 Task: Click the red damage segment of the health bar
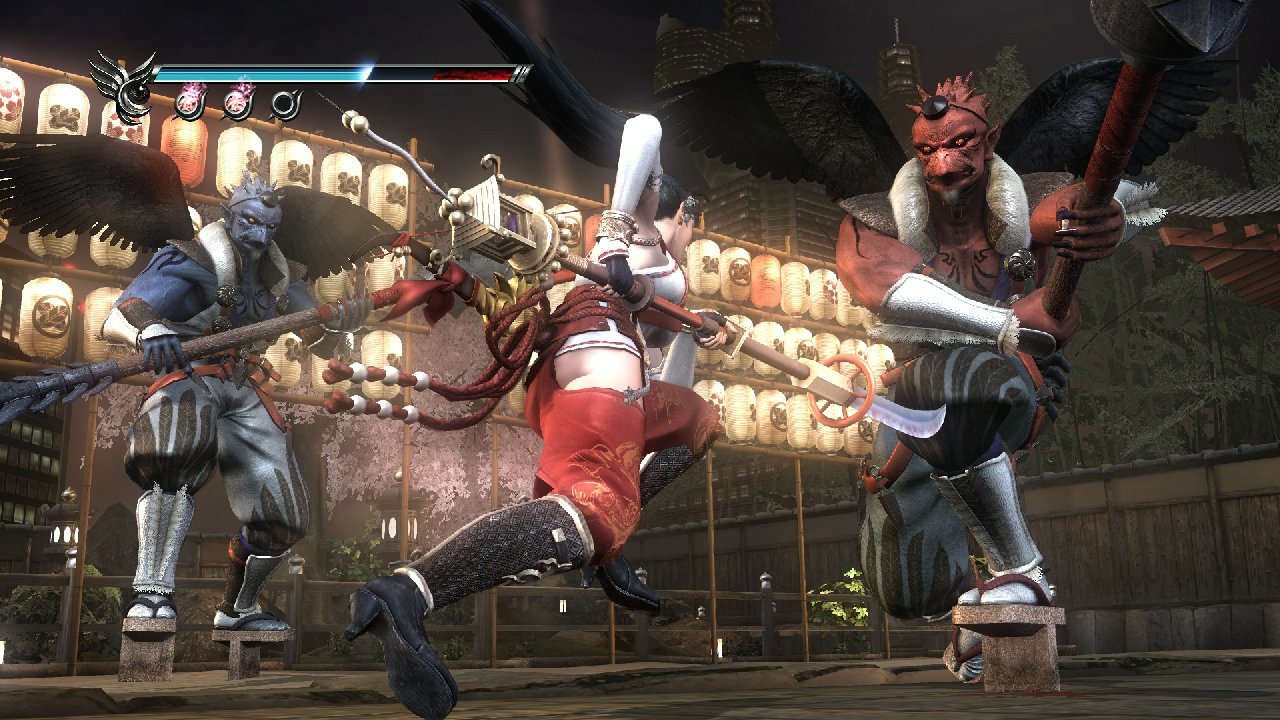click(x=470, y=72)
